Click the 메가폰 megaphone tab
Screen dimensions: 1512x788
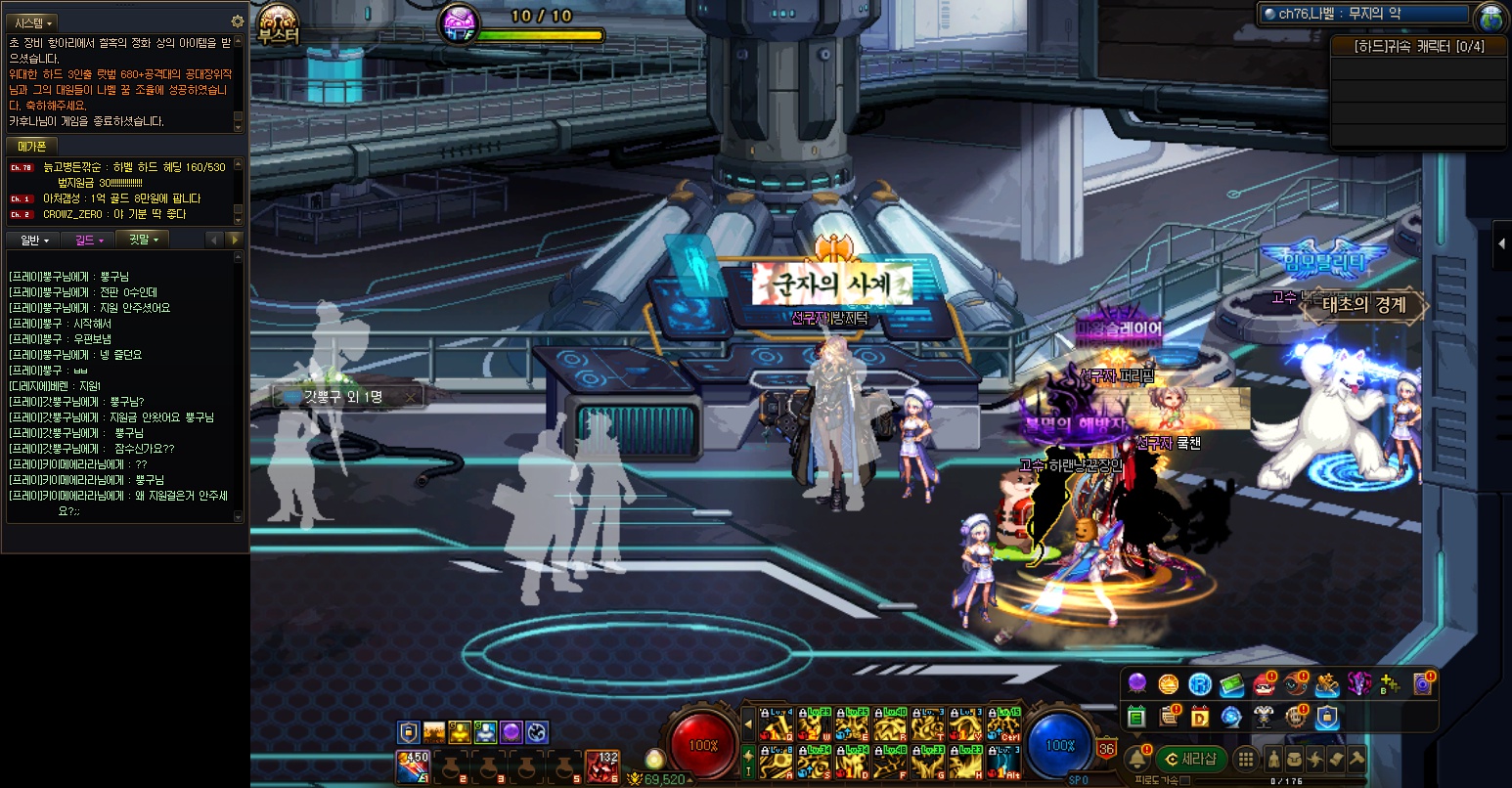32,147
